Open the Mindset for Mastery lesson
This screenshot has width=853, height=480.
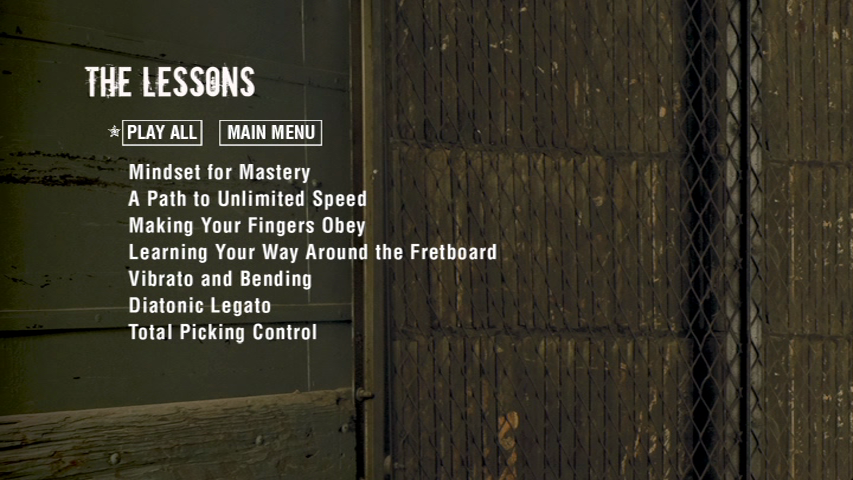click(219, 173)
